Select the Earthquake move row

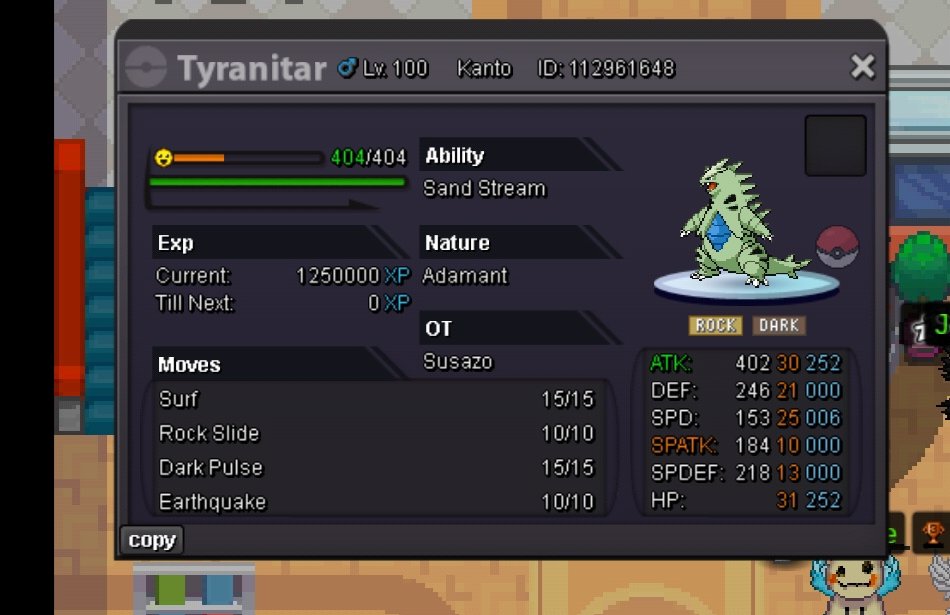(x=376, y=501)
